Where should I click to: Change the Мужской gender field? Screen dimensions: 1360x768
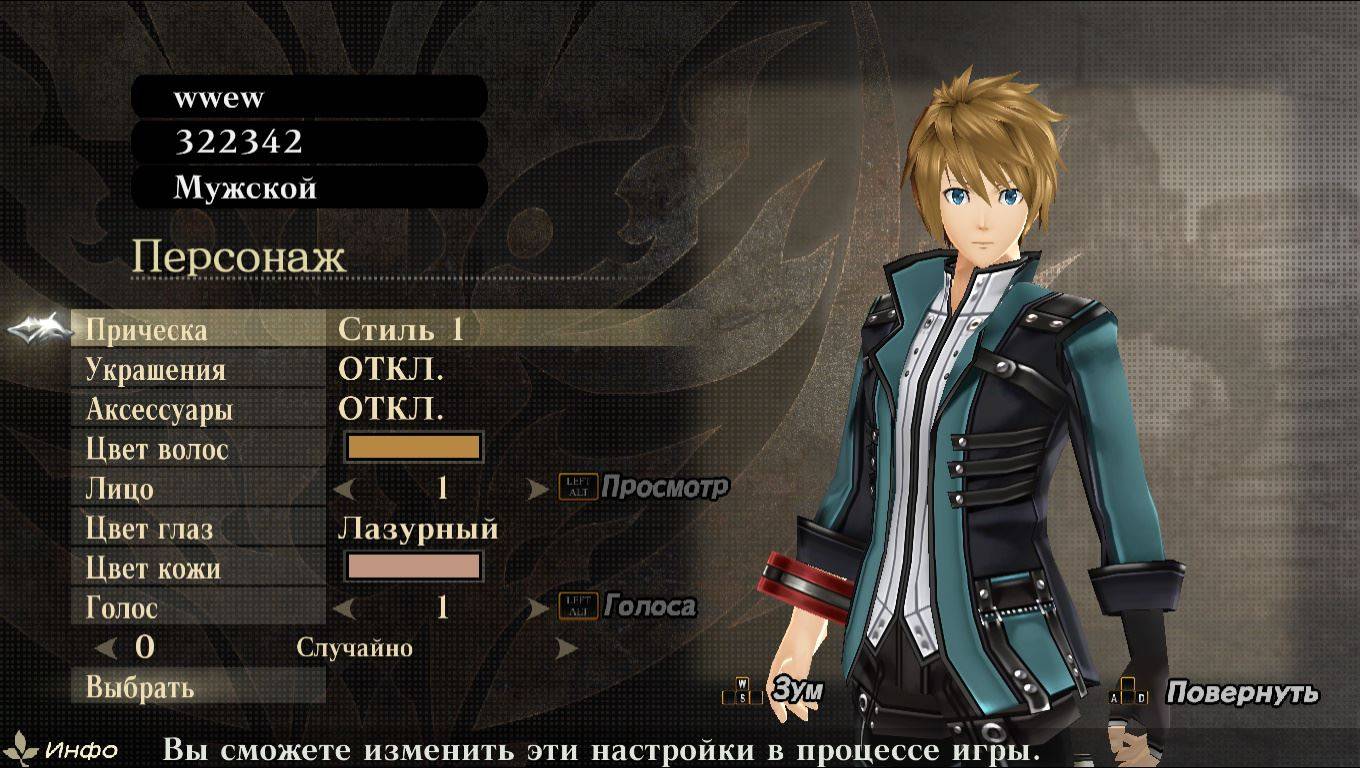pos(309,187)
